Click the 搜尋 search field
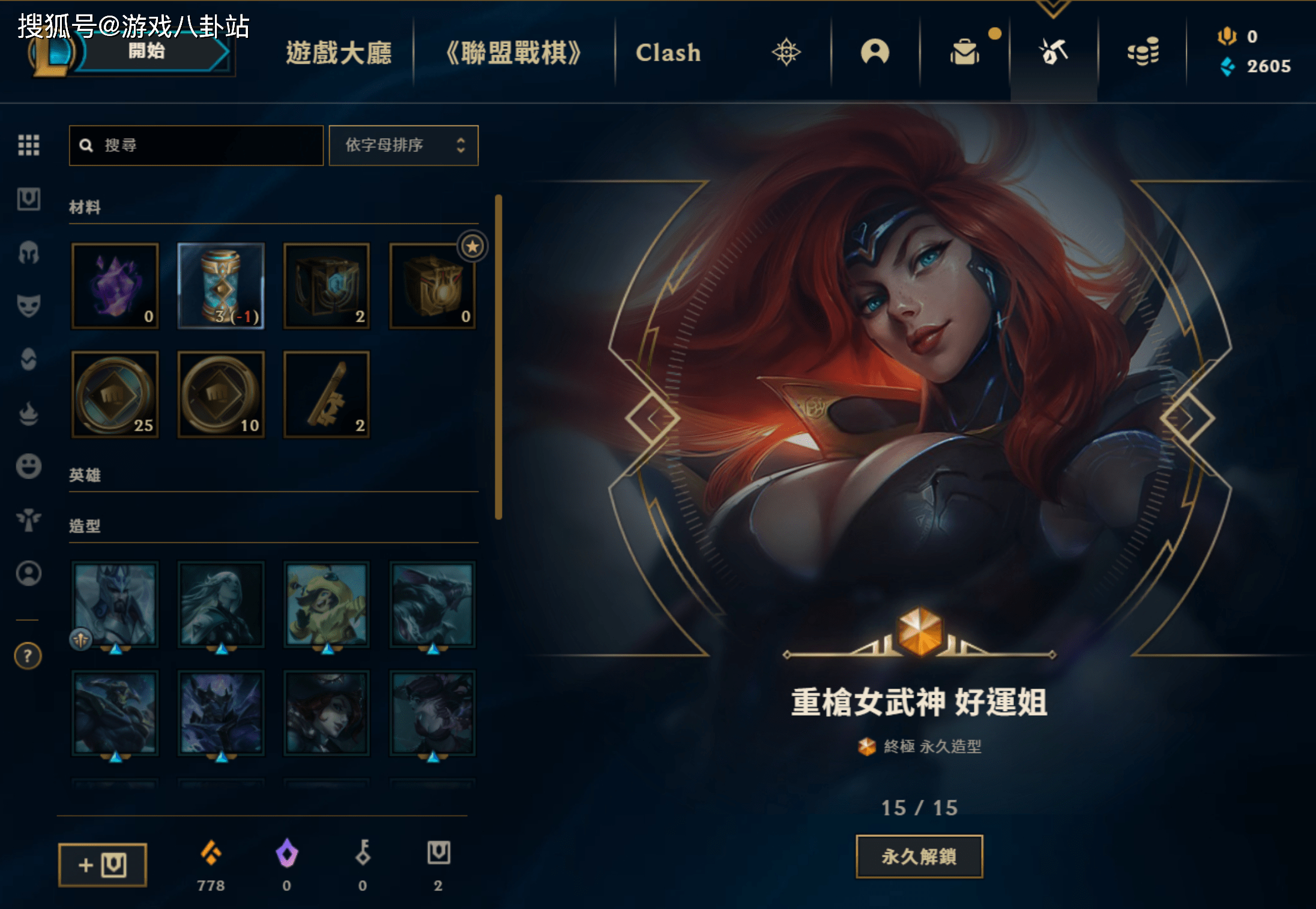Viewport: 1316px width, 909px height. click(196, 145)
